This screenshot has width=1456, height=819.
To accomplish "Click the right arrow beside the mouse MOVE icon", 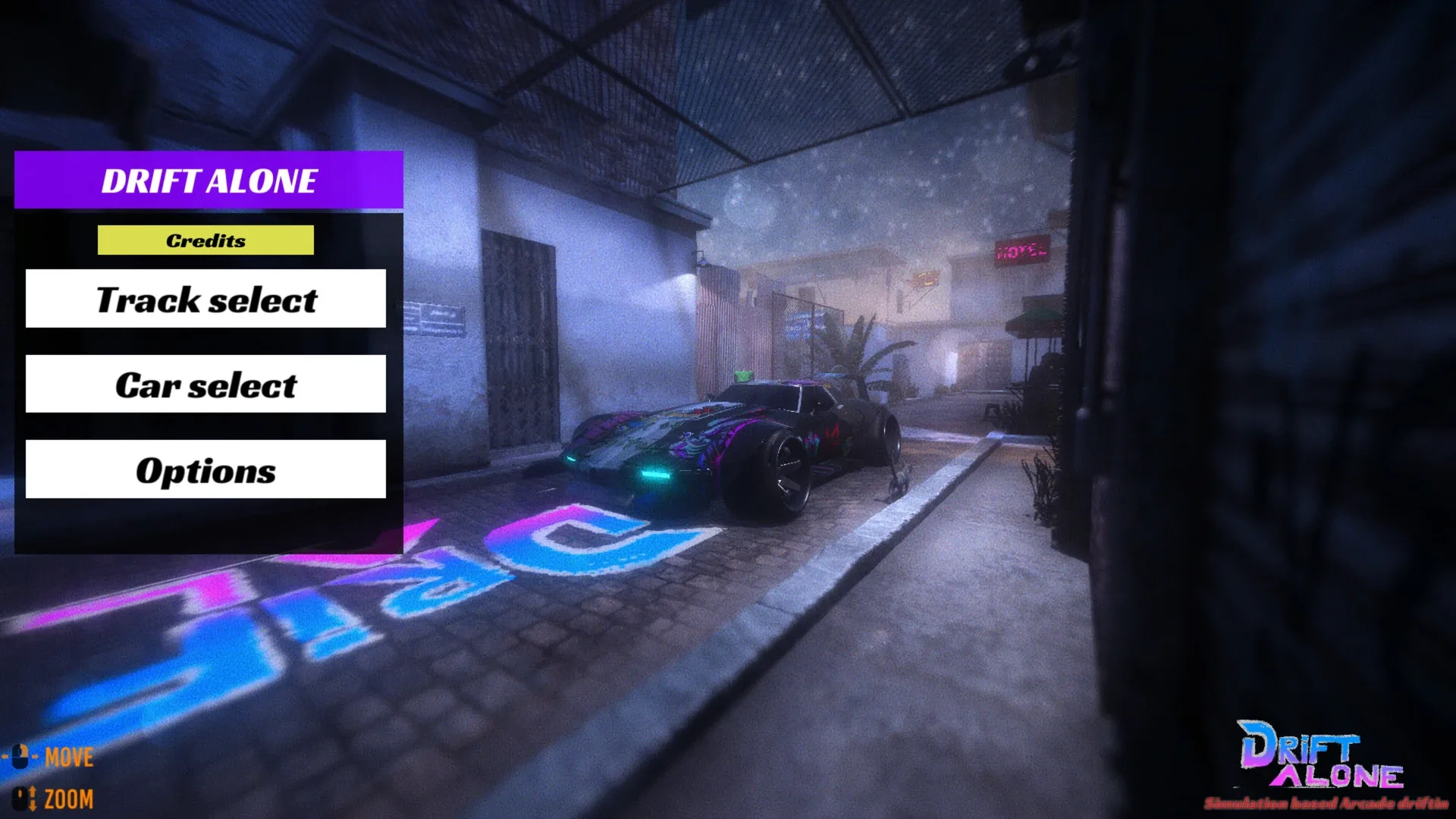I will 35,757.
